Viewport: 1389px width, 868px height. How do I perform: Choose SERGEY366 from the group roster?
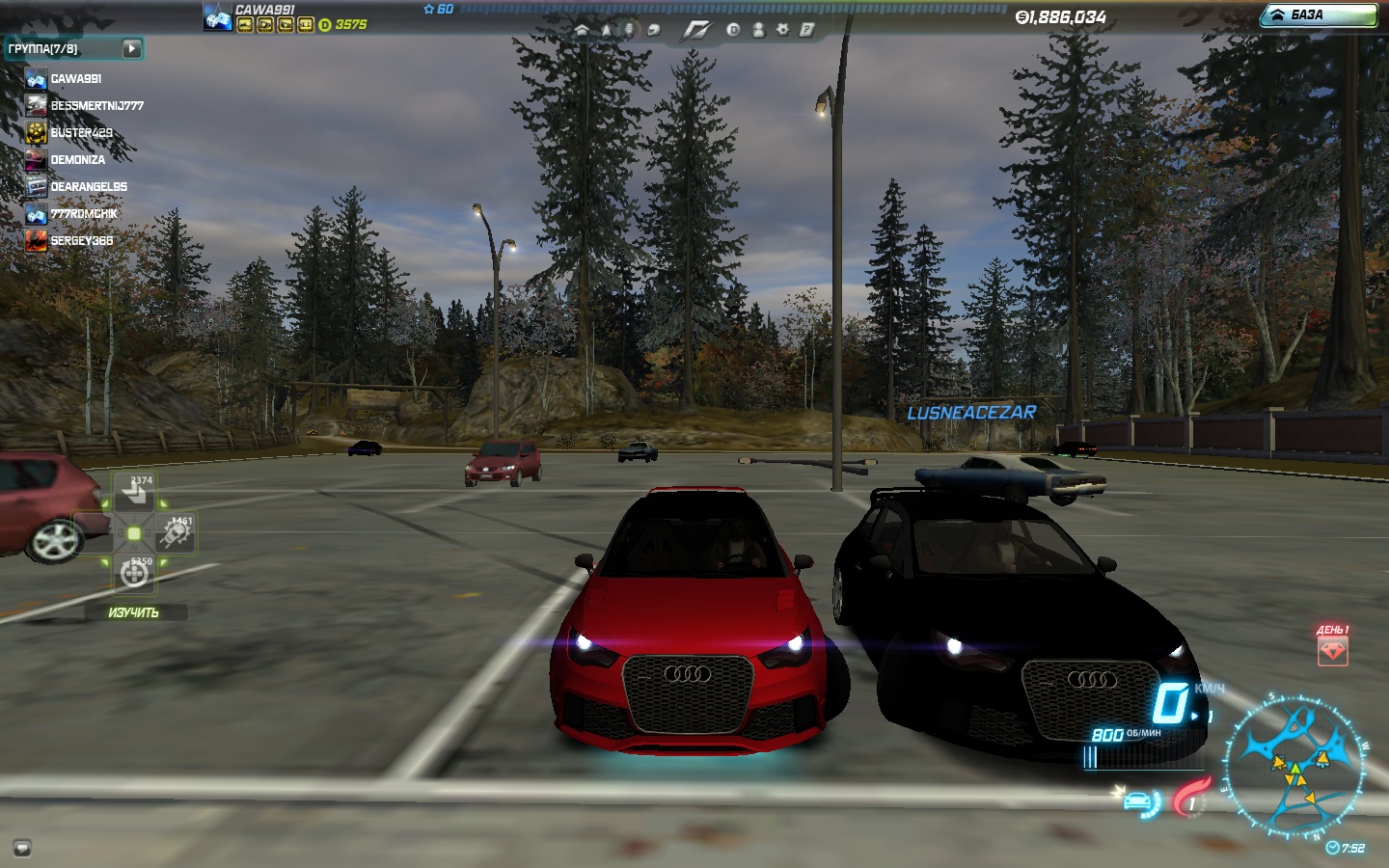click(x=81, y=241)
